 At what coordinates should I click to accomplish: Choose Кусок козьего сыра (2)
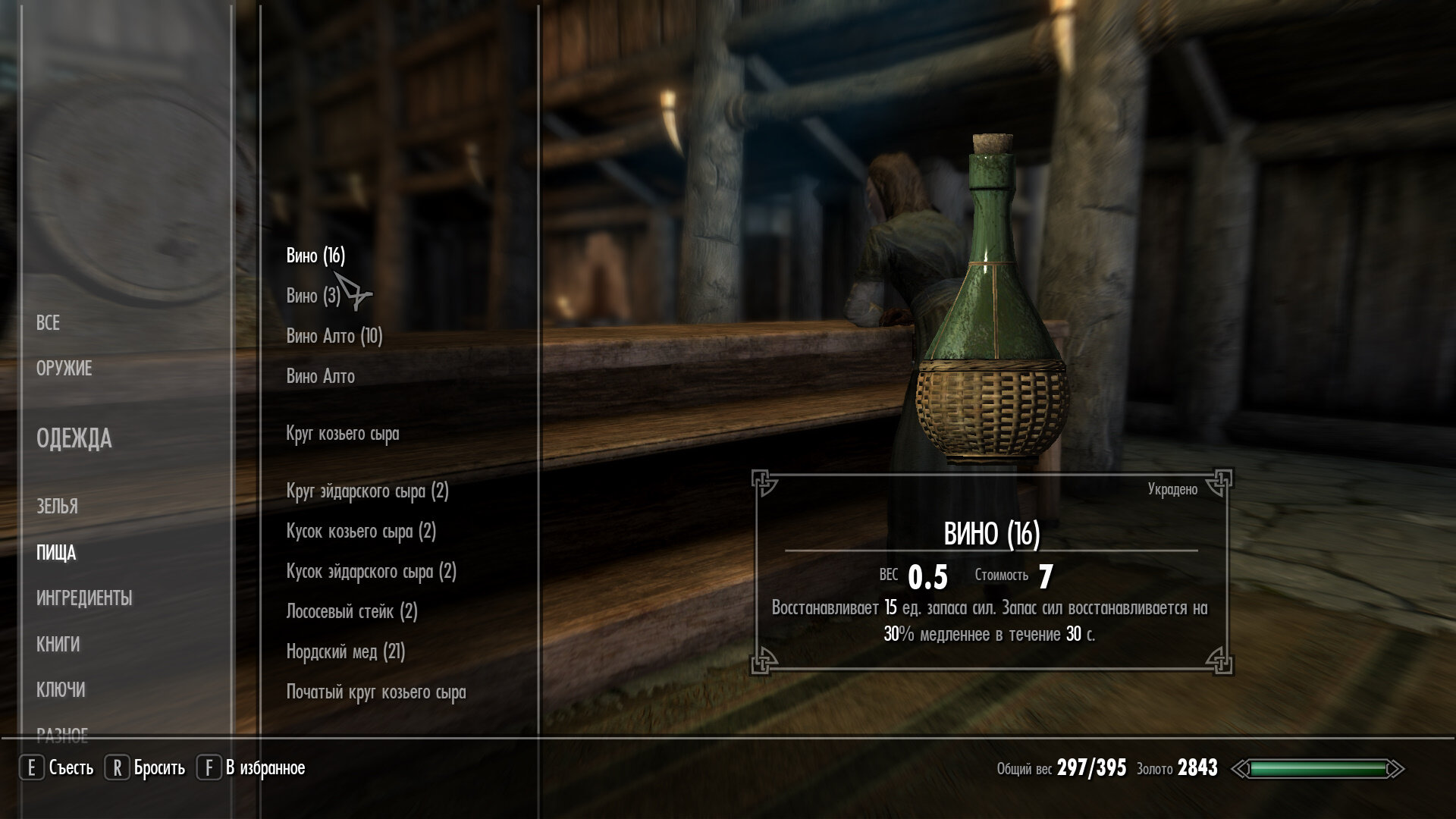coord(361,532)
